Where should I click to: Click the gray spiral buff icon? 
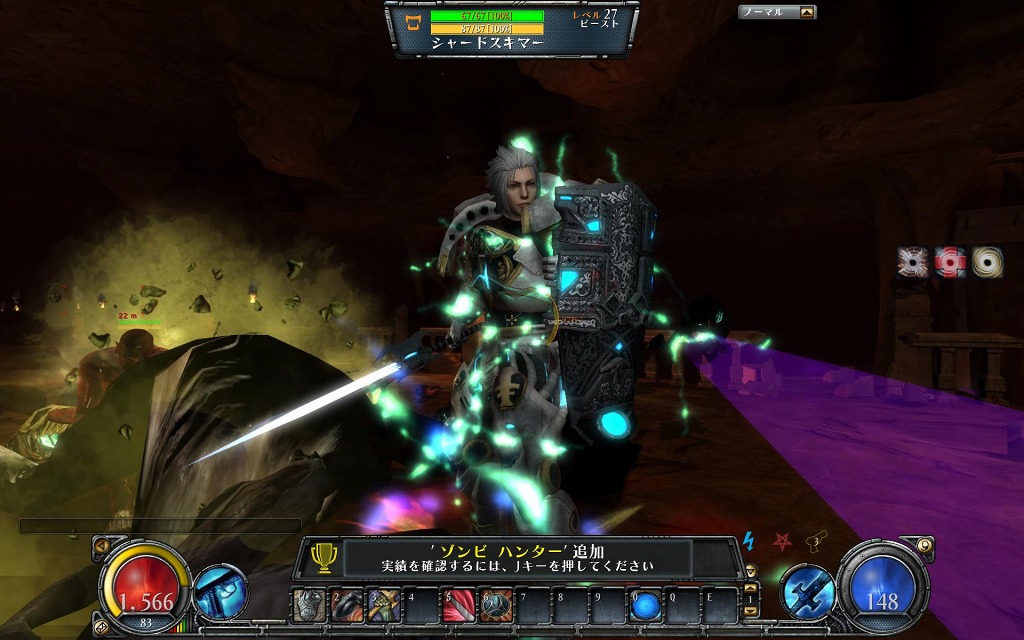(915, 262)
